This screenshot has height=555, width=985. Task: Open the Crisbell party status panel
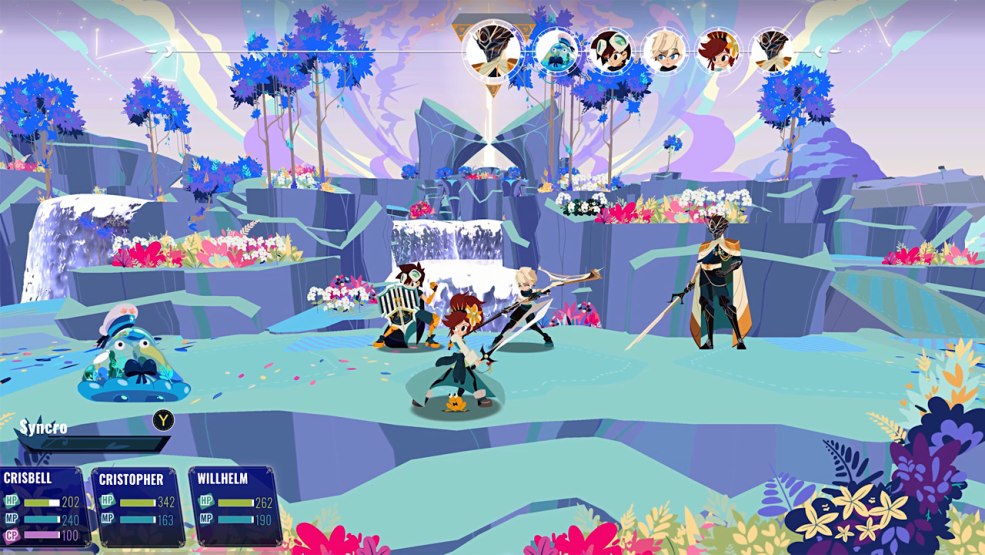pos(43,504)
